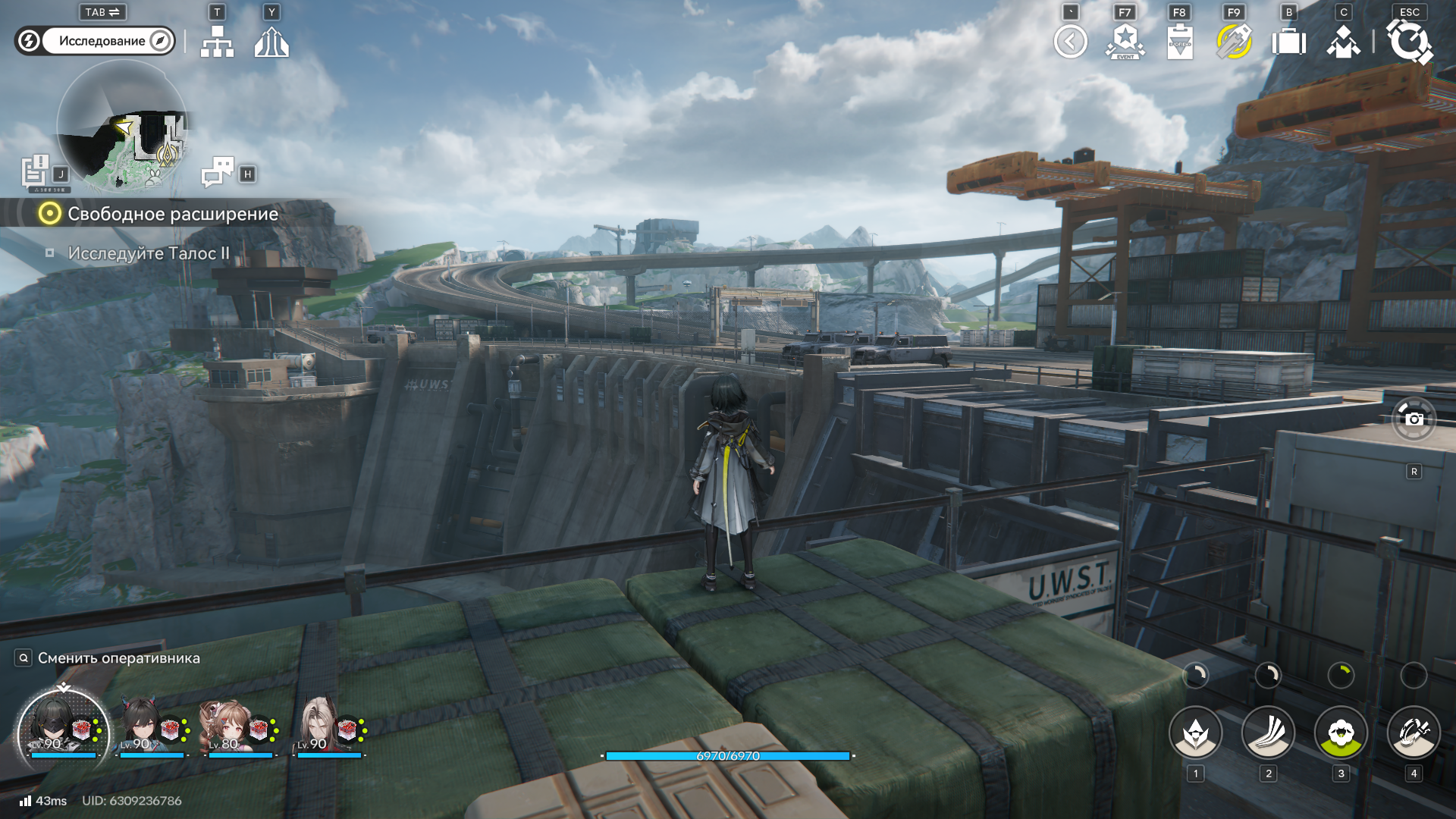Activate the first skill icon
The height and width of the screenshot is (819, 1456).
coord(1195,733)
